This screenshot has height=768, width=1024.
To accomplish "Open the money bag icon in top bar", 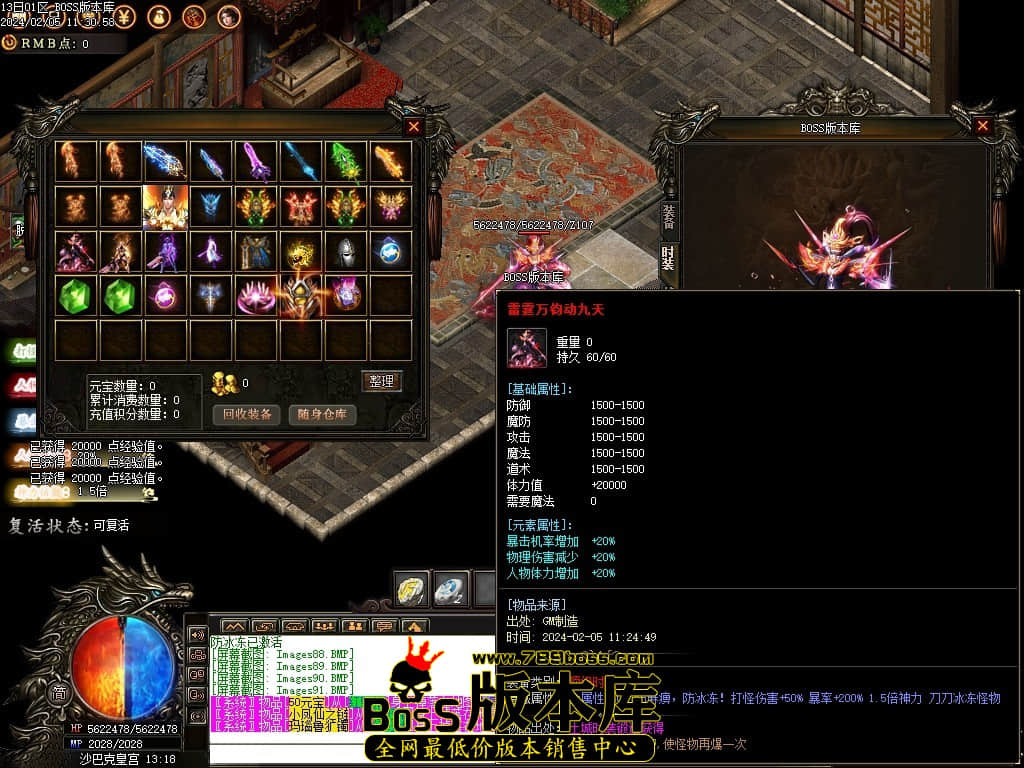I will coord(159,16).
